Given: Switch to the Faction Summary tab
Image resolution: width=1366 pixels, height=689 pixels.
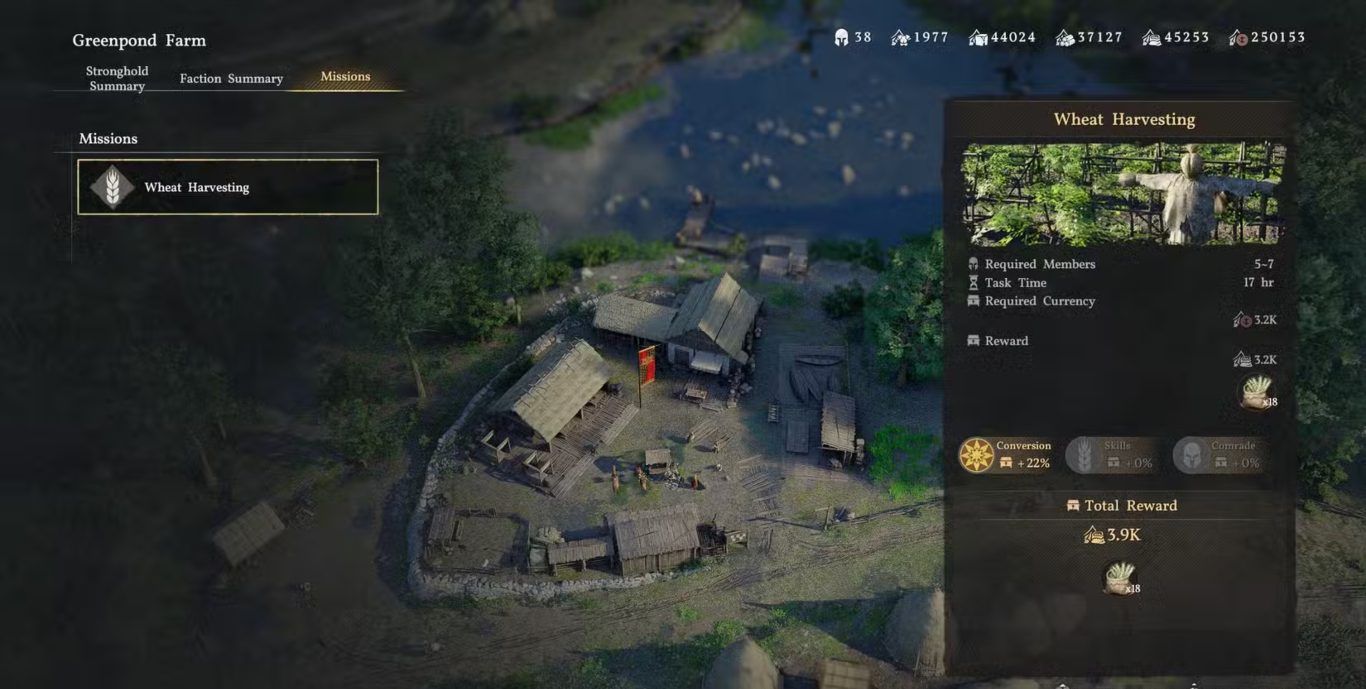Looking at the screenshot, I should point(231,78).
